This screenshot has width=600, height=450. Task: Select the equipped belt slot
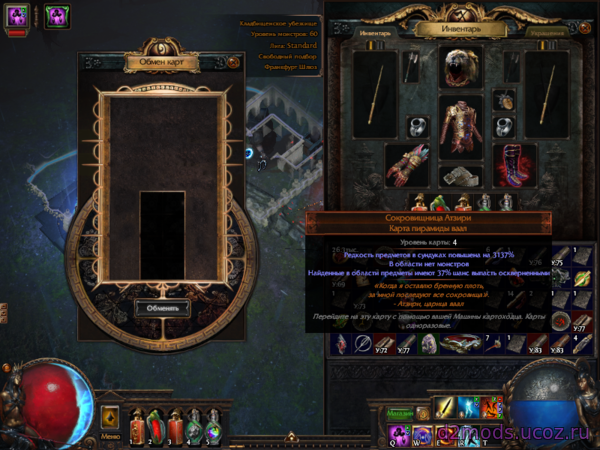461,176
